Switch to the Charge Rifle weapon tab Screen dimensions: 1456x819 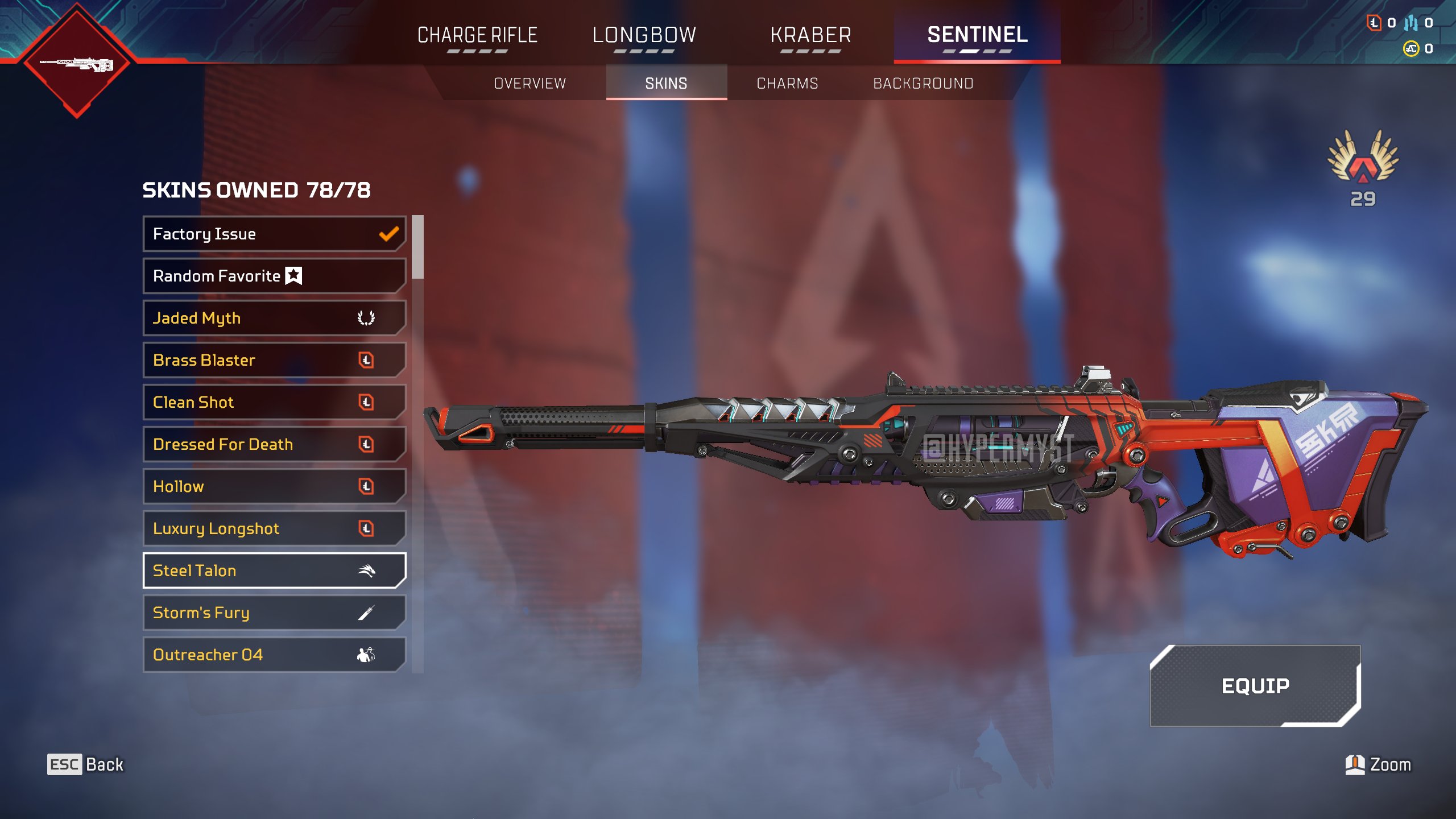[x=477, y=35]
